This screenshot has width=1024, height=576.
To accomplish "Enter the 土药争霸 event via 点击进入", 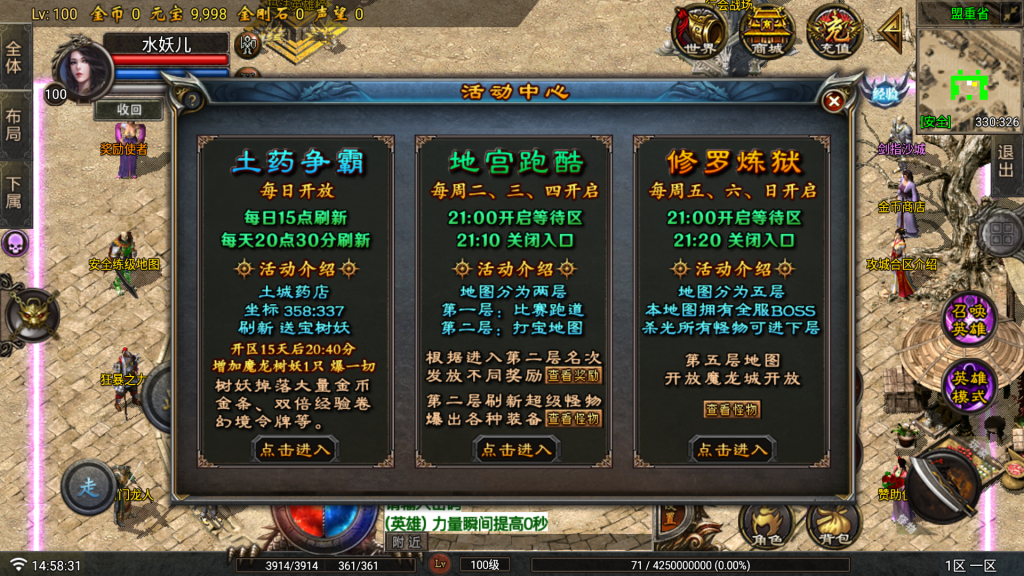I will tap(295, 450).
